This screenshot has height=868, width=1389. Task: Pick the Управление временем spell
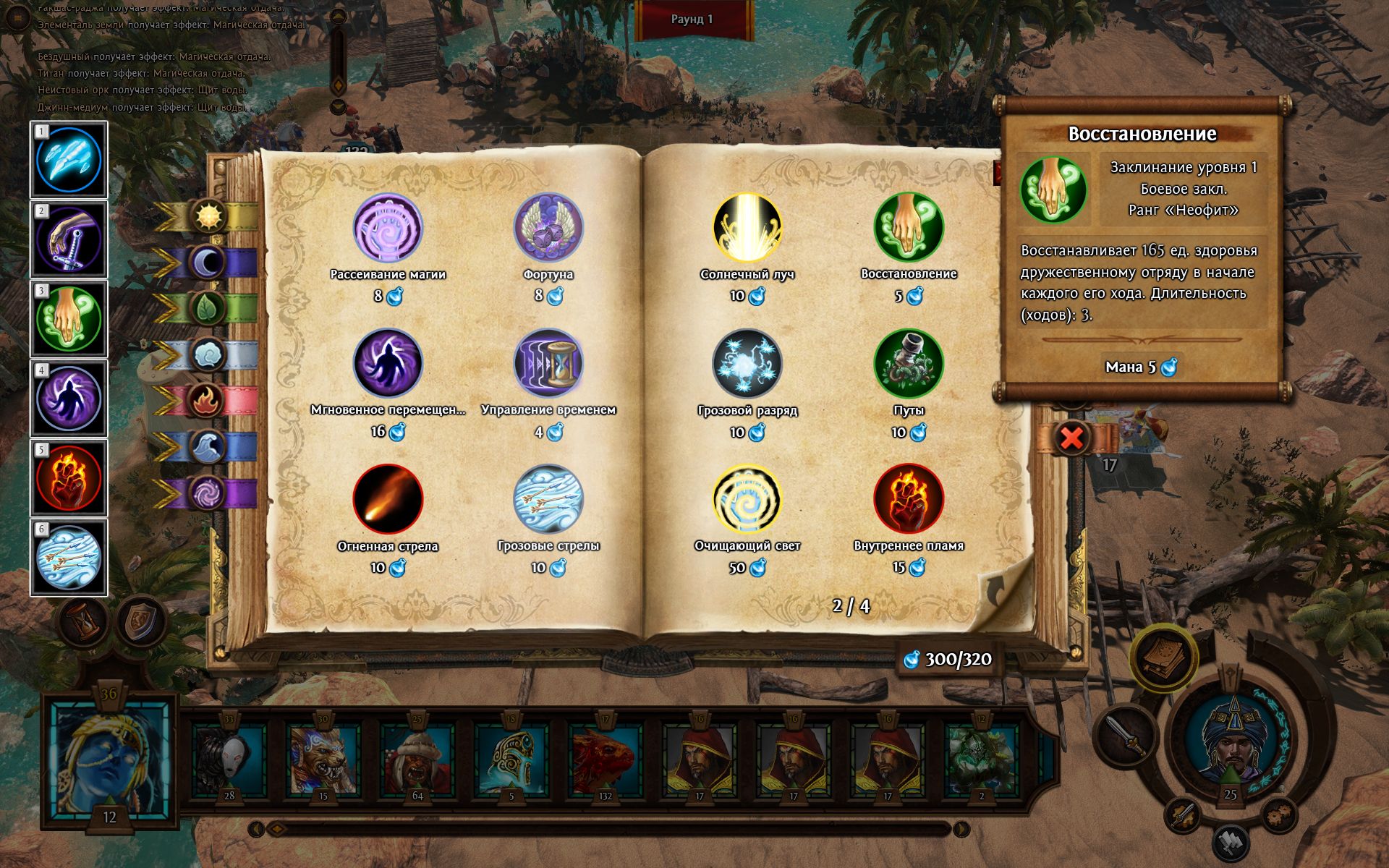point(548,364)
